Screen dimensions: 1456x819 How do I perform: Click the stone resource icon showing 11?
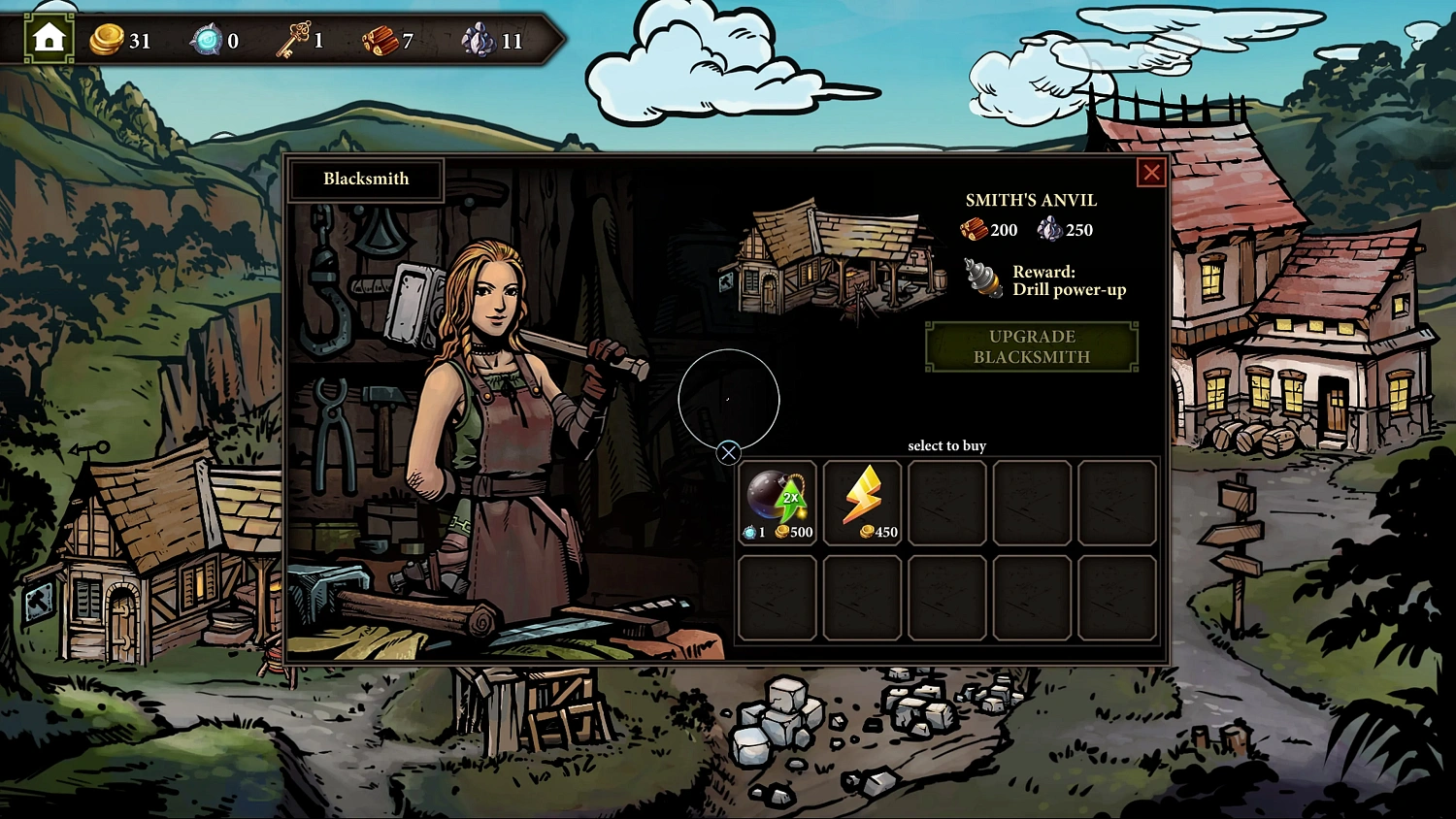click(481, 41)
